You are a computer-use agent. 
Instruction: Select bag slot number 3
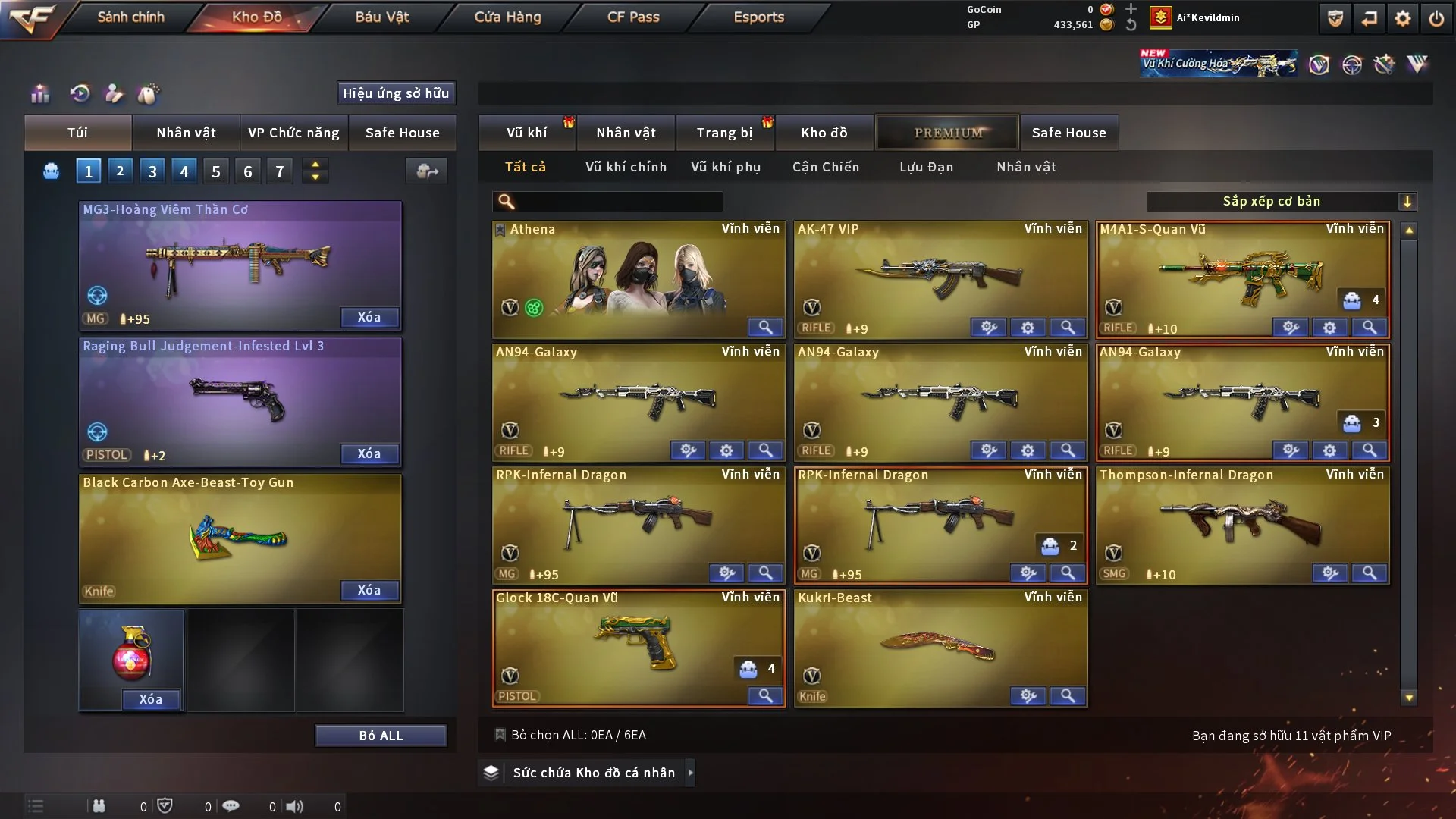click(x=152, y=171)
